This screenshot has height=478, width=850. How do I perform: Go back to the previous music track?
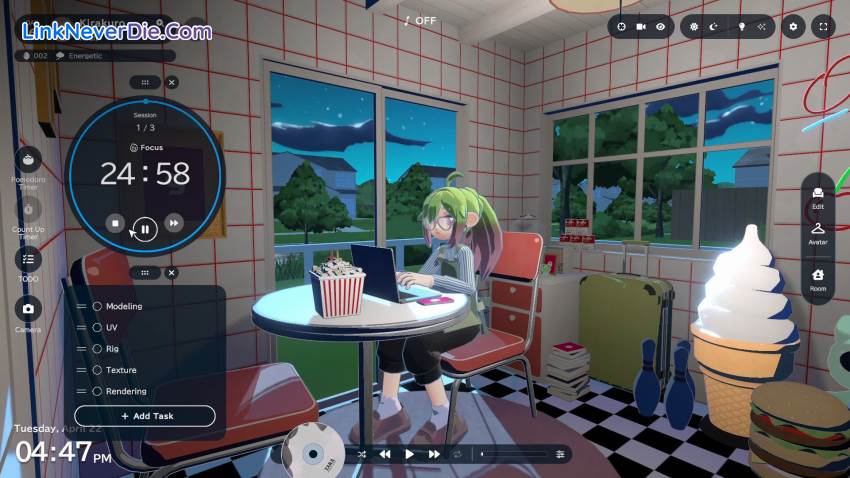pos(384,454)
